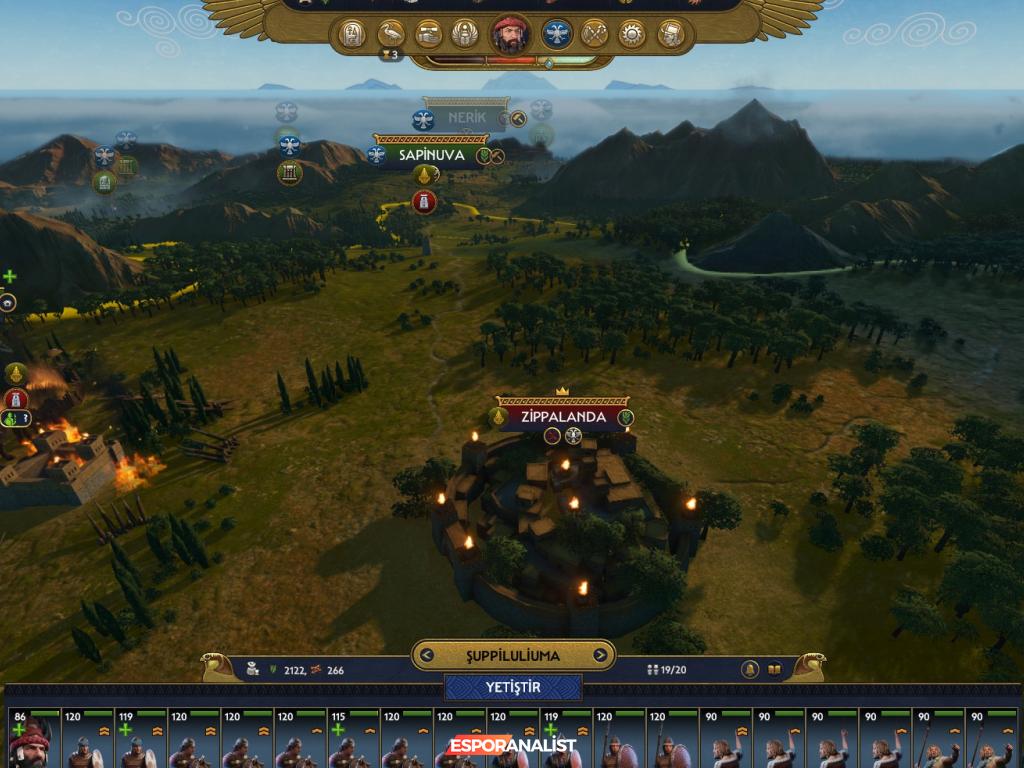Select the Nerik settlement label
1024x768 pixels.
(x=466, y=118)
